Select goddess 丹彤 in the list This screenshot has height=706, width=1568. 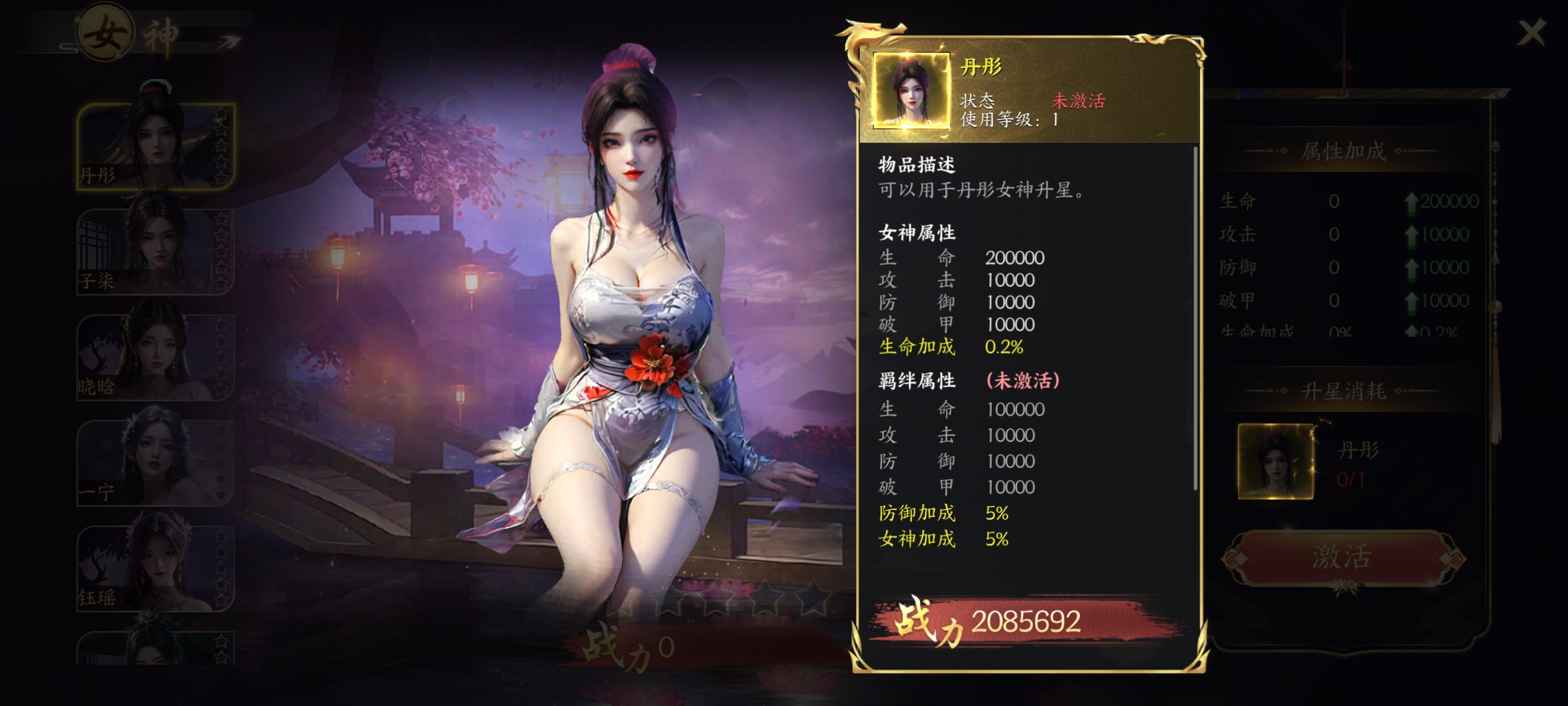[155, 146]
